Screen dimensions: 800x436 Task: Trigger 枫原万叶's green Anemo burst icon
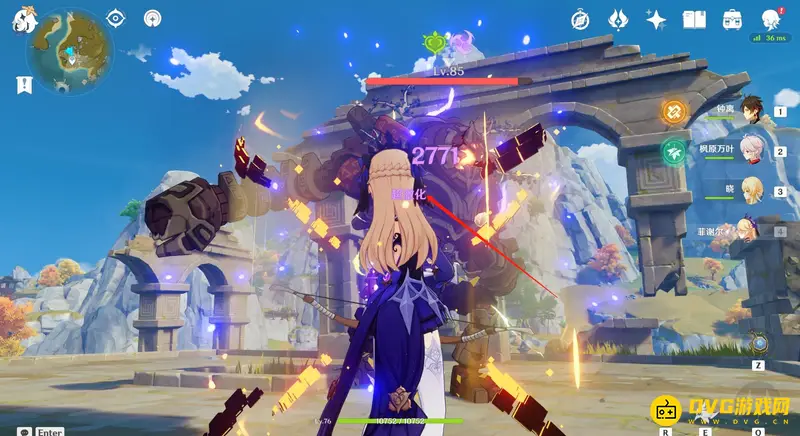pyautogui.click(x=675, y=151)
